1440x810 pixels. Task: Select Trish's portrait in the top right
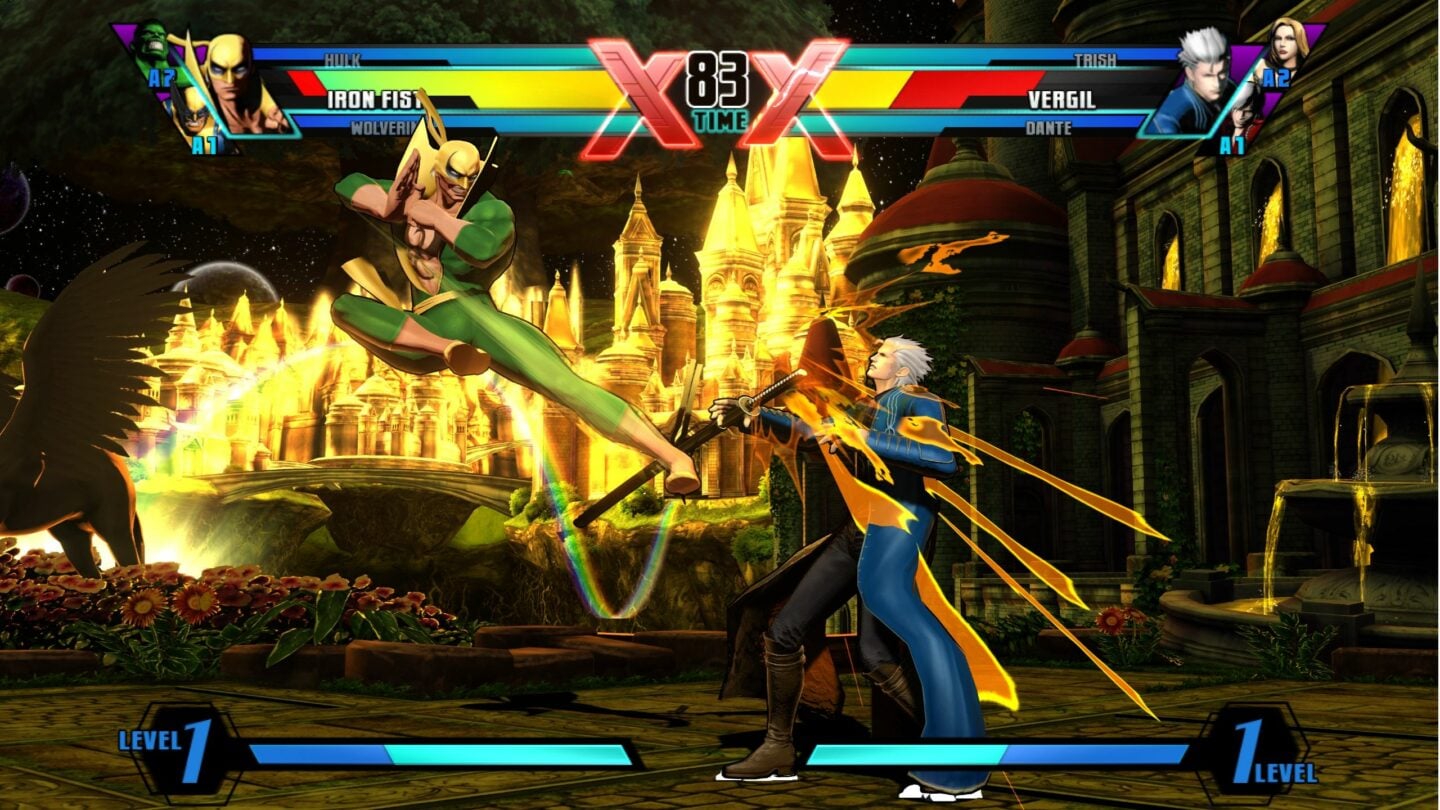(x=1286, y=42)
